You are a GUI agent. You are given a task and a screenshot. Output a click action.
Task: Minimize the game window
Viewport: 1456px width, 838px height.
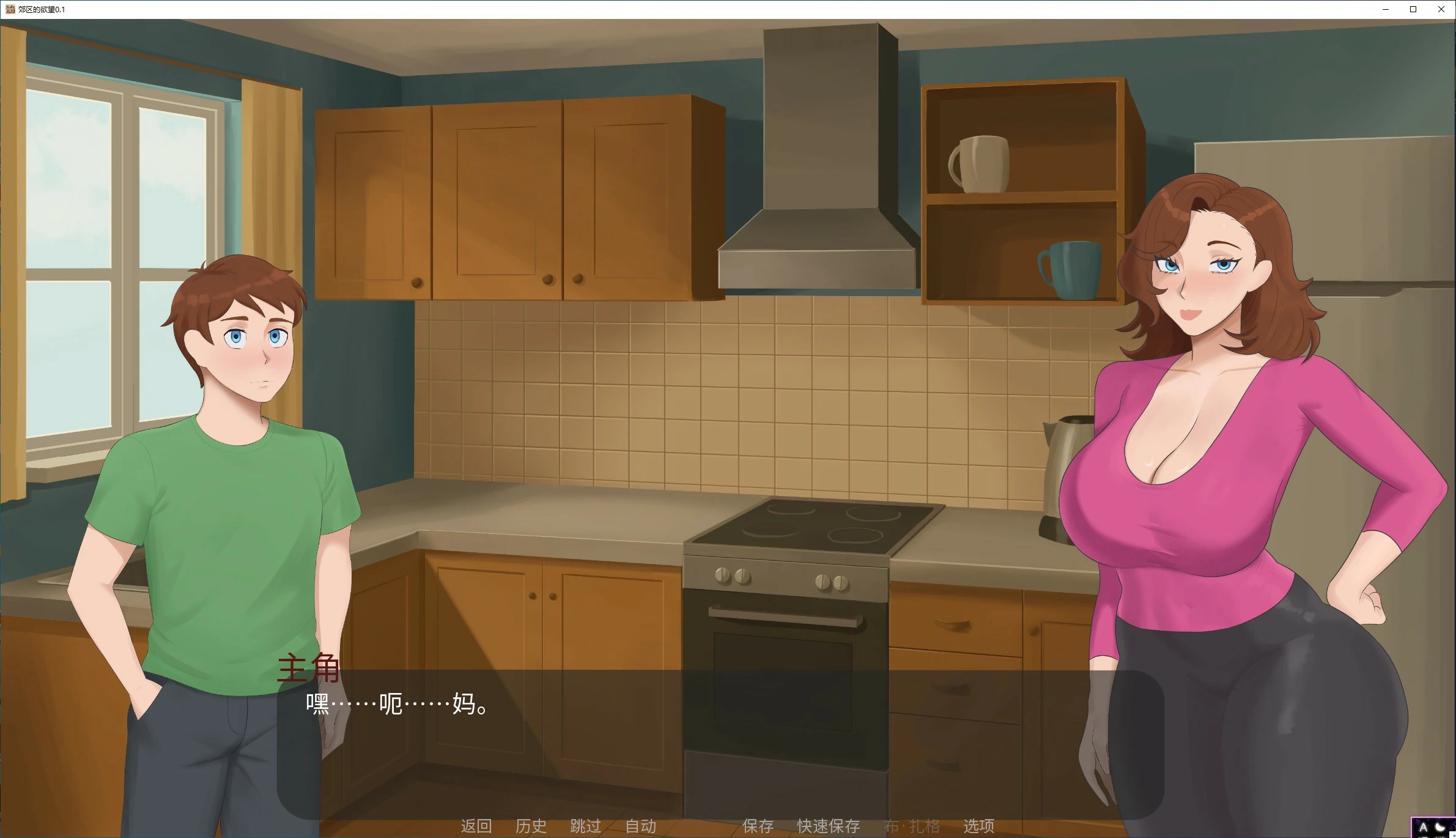coord(1385,9)
